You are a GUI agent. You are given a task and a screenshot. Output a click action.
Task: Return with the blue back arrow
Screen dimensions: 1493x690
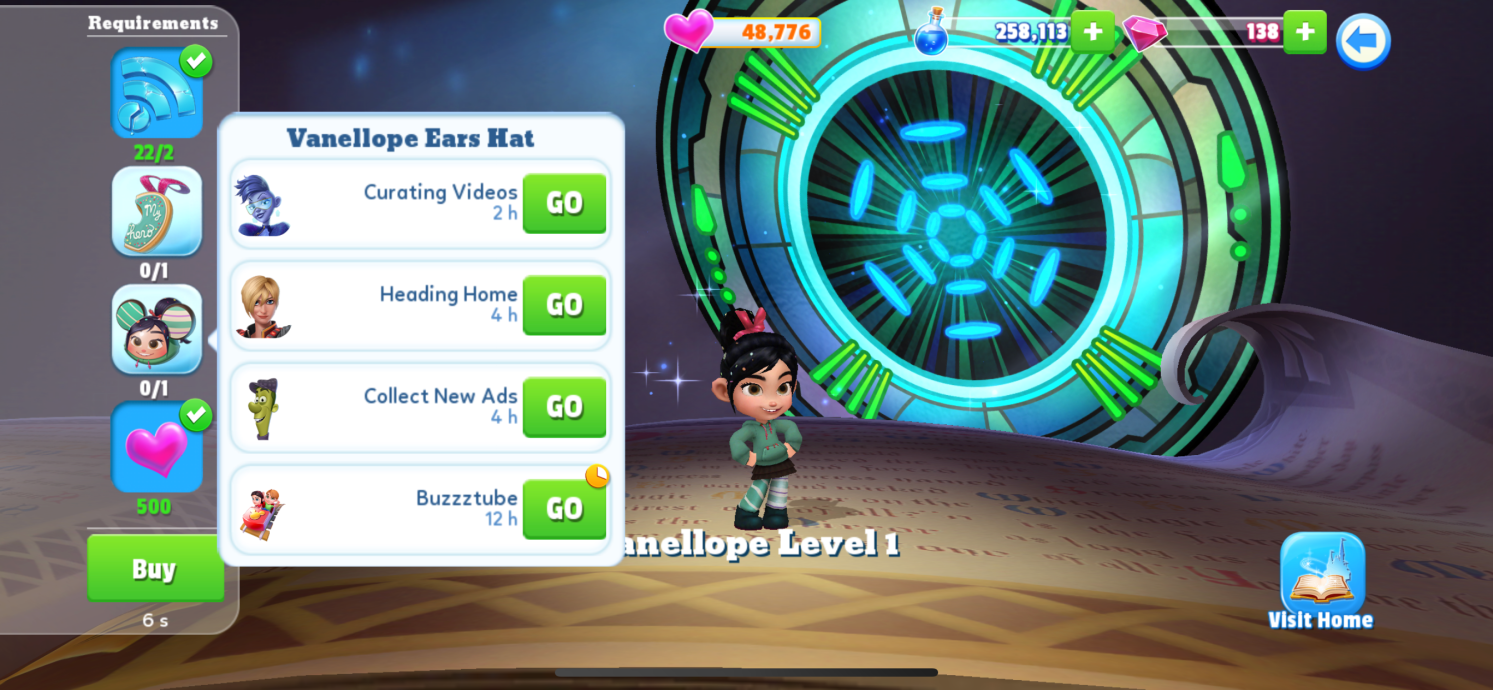point(1362,41)
